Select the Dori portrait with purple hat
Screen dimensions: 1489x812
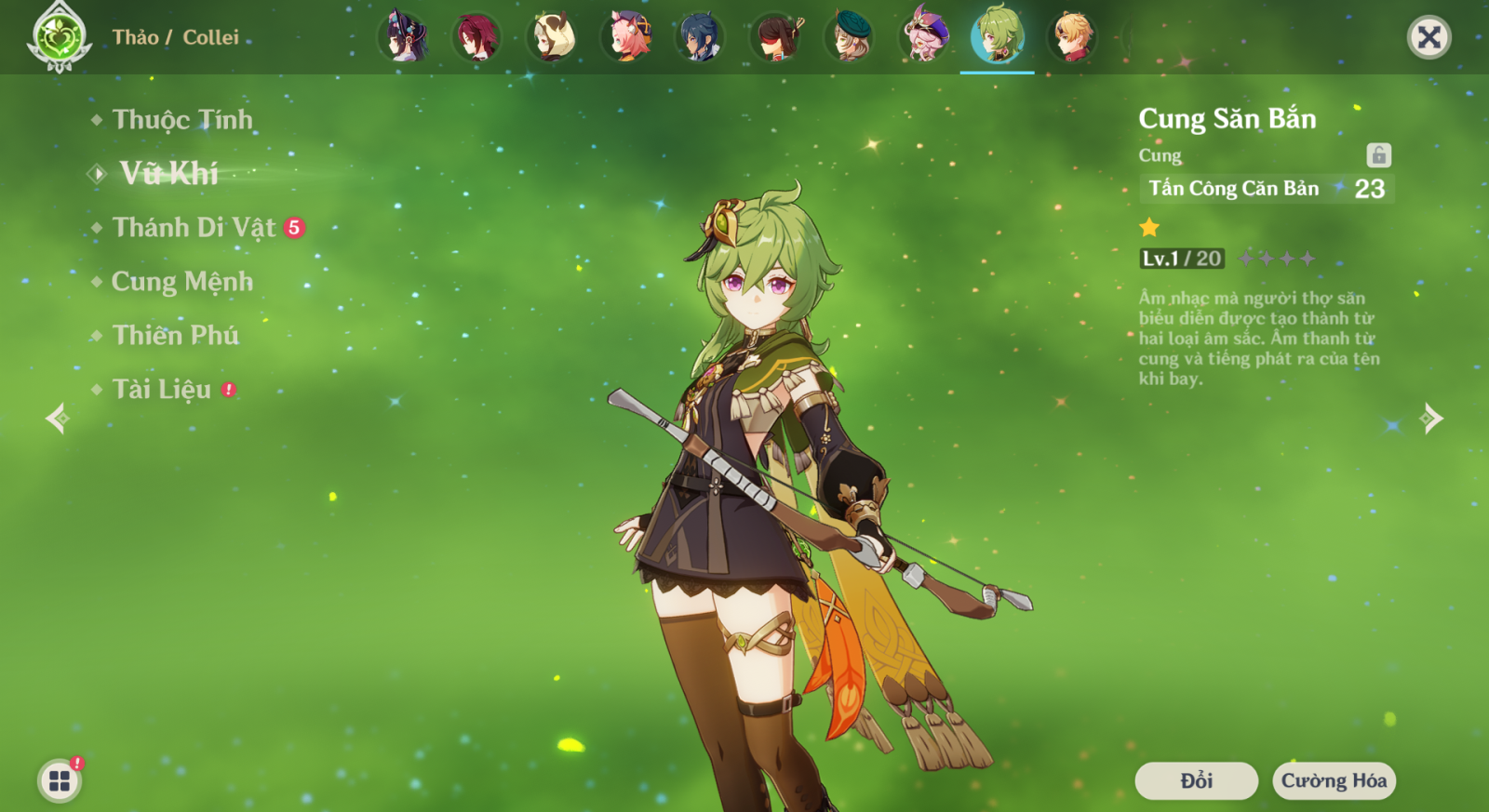tap(924, 37)
